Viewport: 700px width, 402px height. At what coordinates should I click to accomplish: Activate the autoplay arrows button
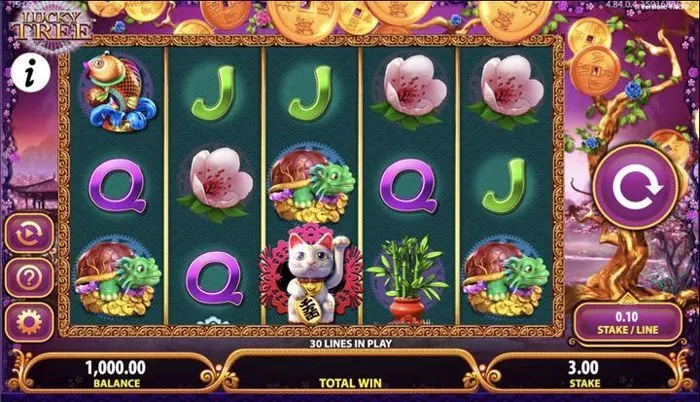click(28, 234)
